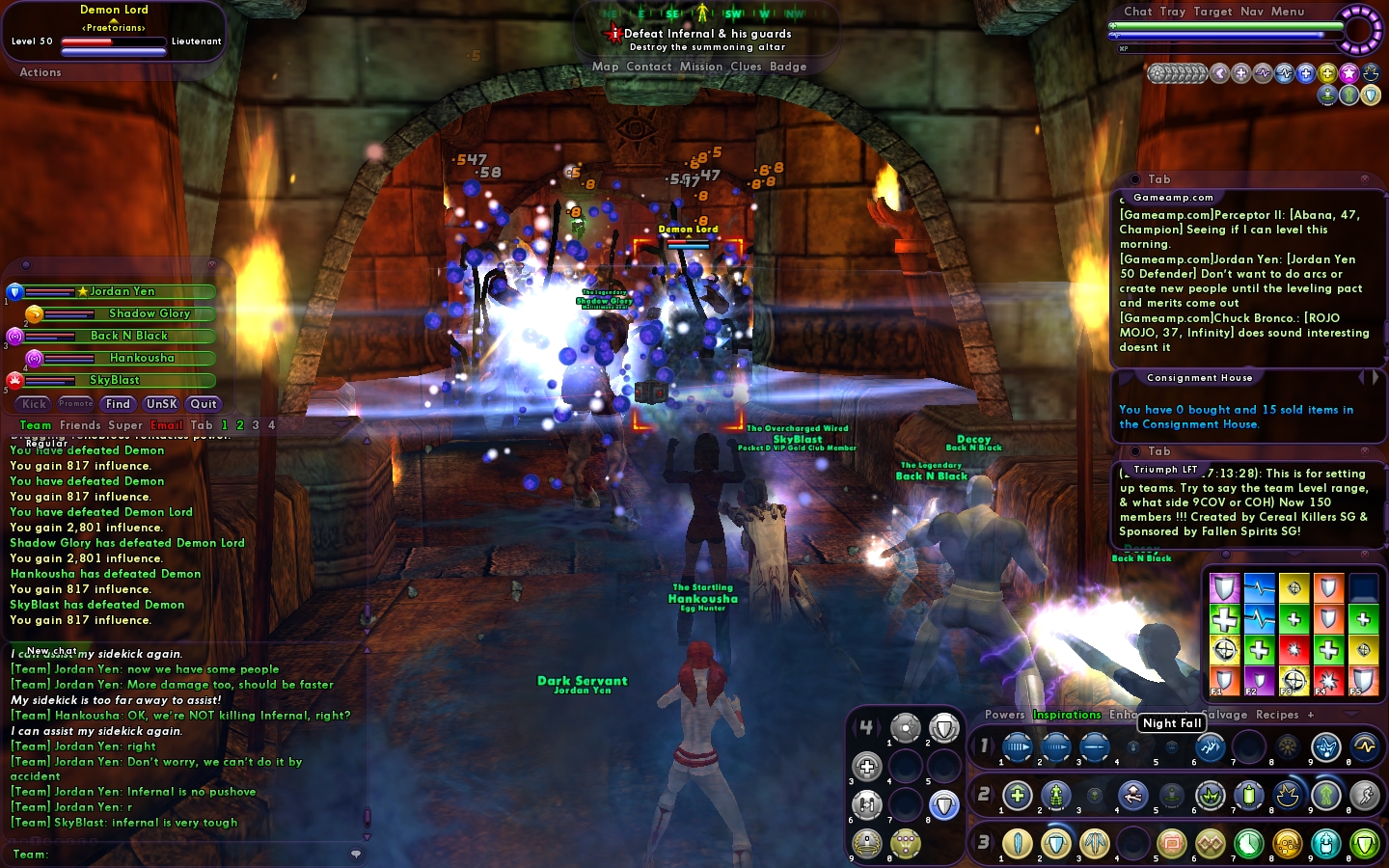1389x868 pixels.
Task: Switch to the Super group tab
Action: (x=125, y=425)
